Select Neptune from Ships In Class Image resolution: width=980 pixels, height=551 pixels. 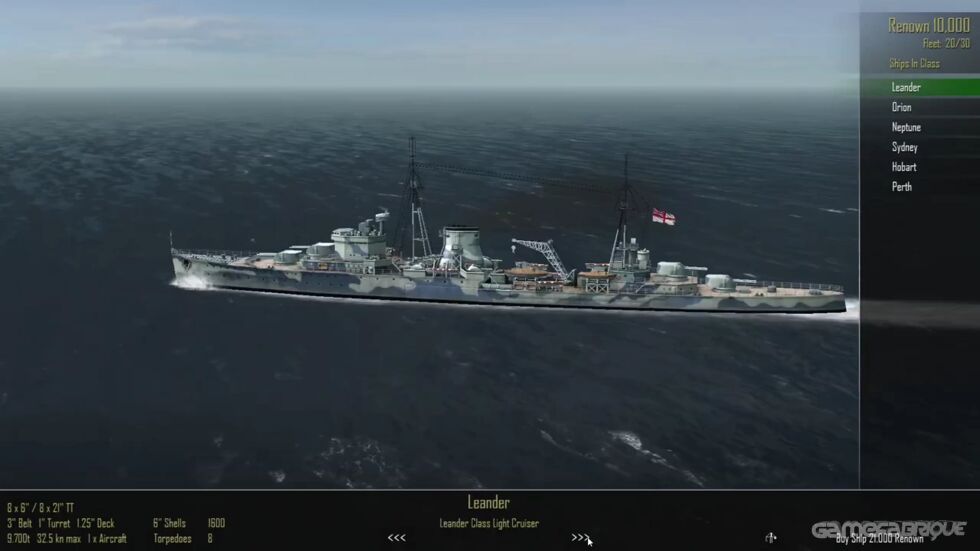pos(906,127)
